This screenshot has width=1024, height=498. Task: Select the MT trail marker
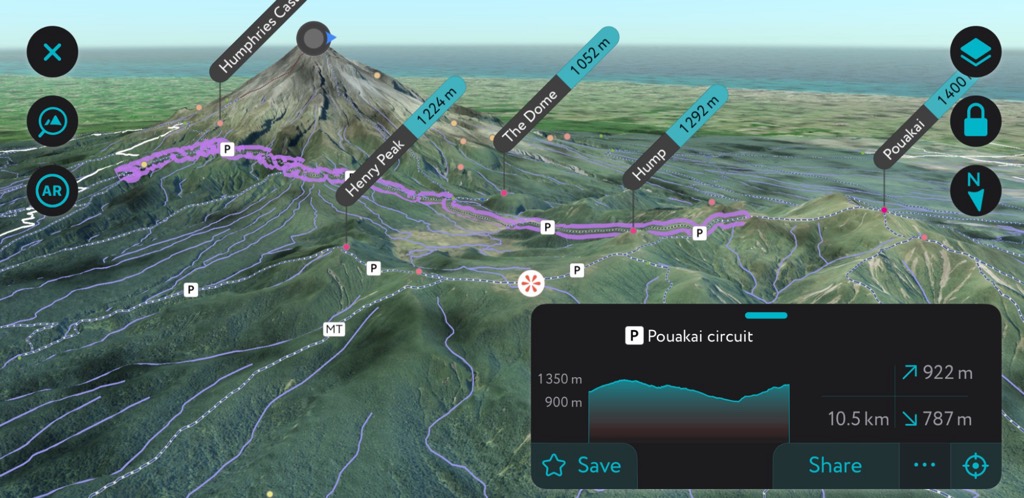coord(333,328)
